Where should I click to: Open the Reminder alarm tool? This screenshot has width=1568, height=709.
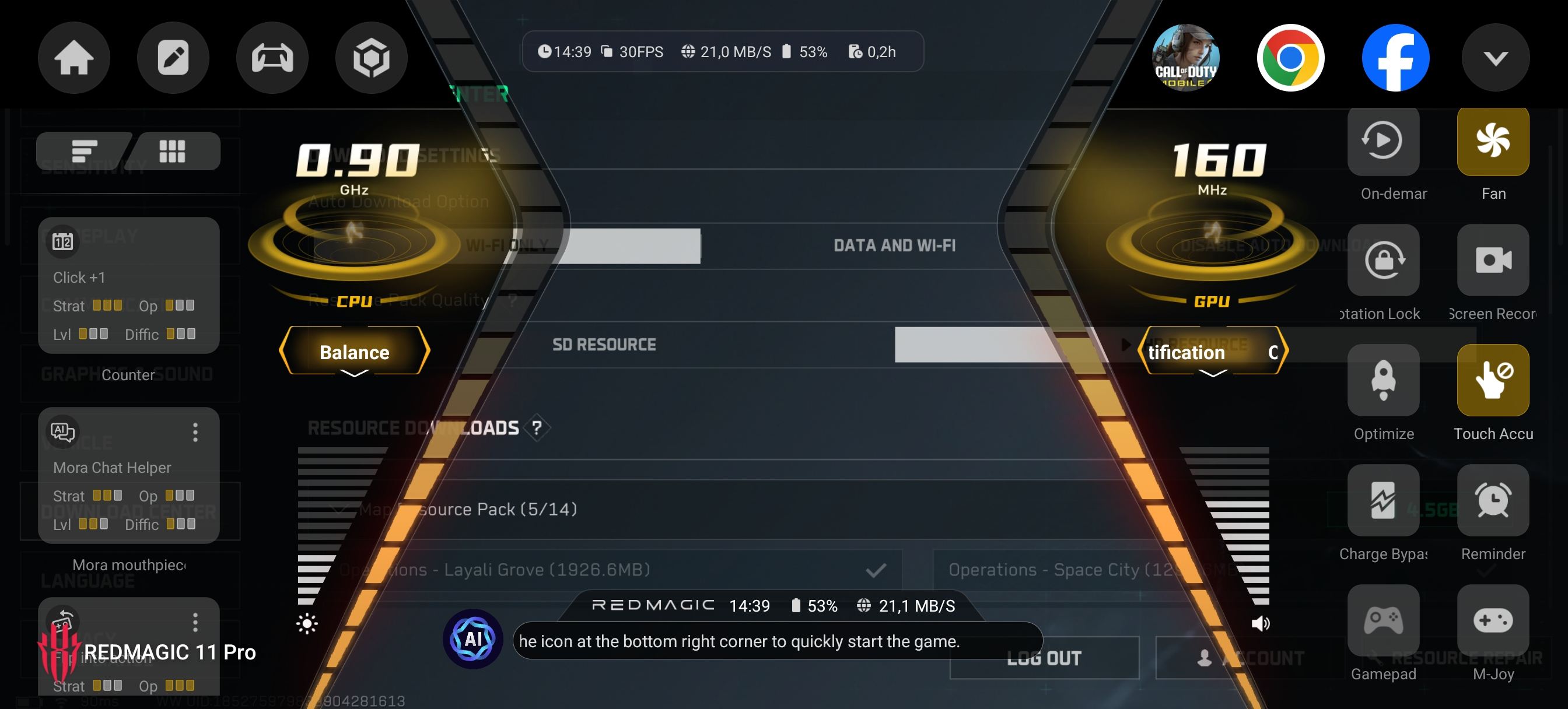point(1493,500)
